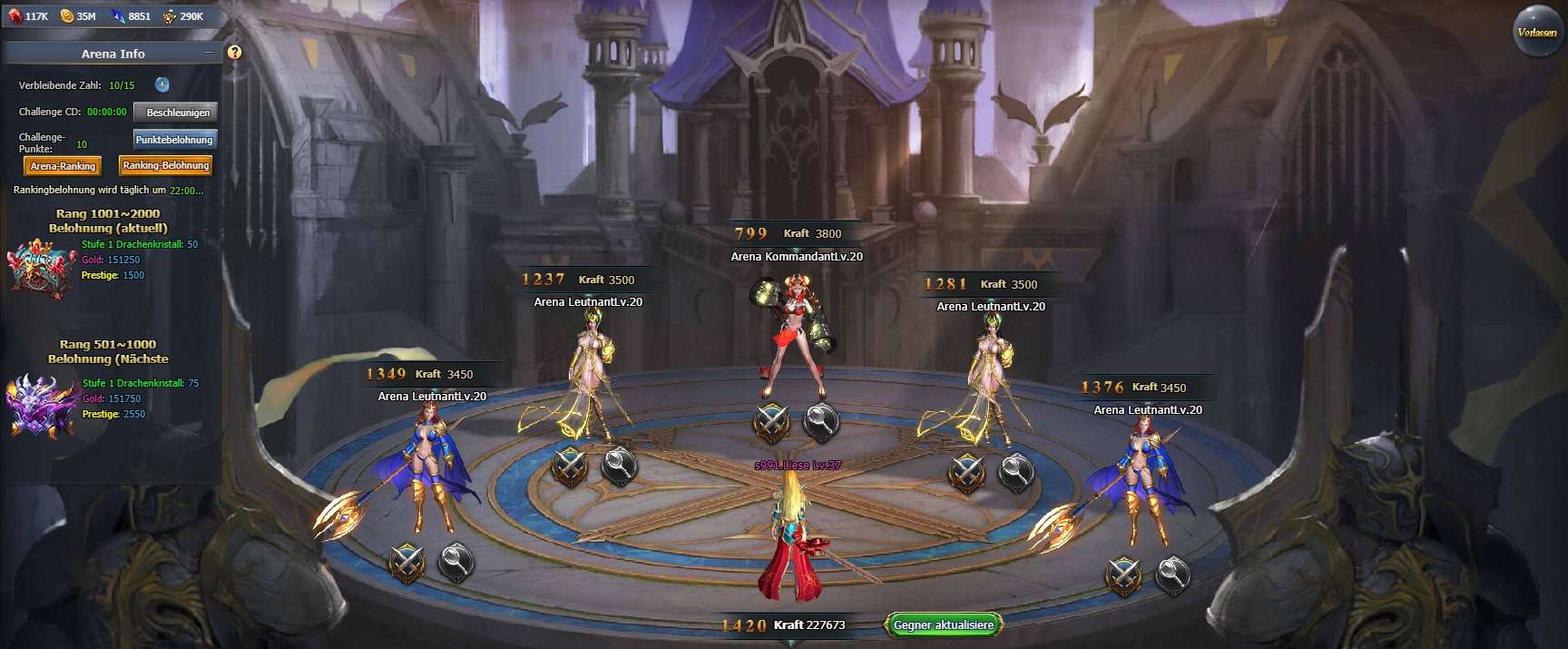This screenshot has height=649, width=1568.
Task: Inspect the rank 1376 Arena Leutnant
Action: pyautogui.click(x=1171, y=575)
